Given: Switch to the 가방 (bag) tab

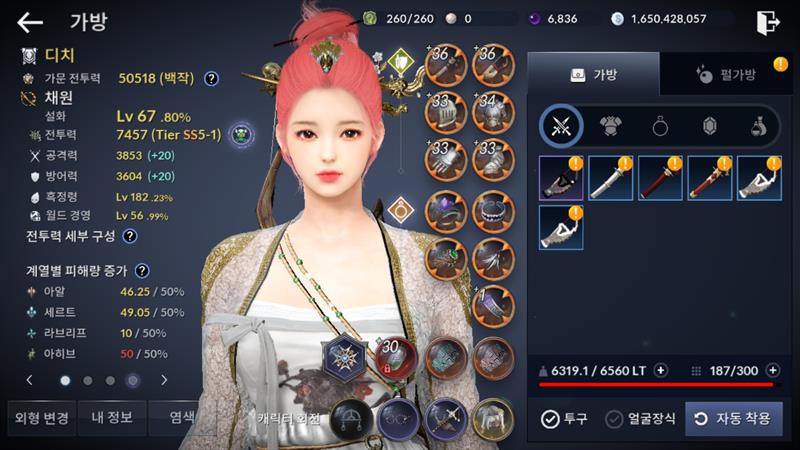Looking at the screenshot, I should pos(593,74).
